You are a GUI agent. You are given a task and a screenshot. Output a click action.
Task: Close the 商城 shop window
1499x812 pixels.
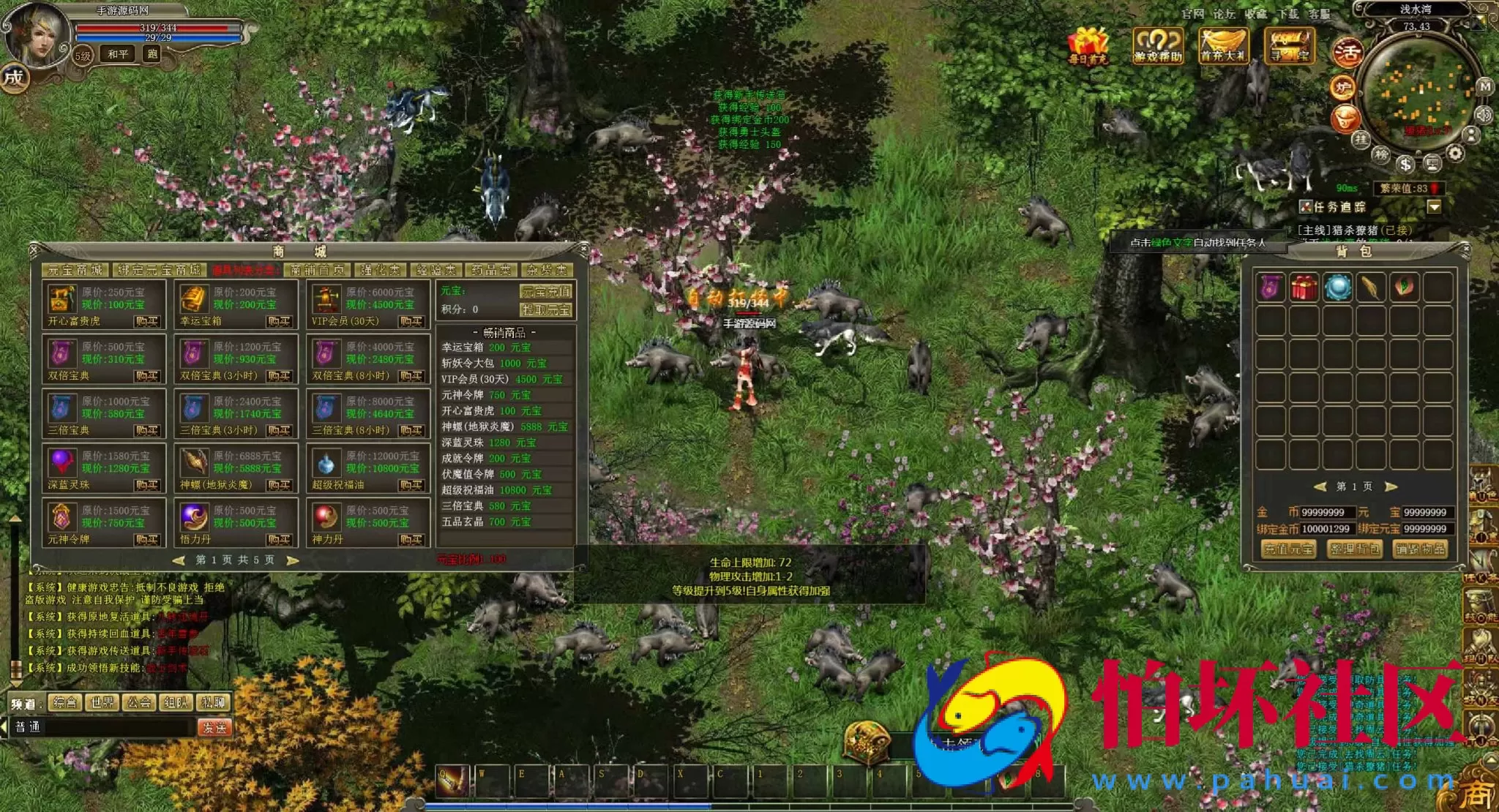click(x=583, y=250)
